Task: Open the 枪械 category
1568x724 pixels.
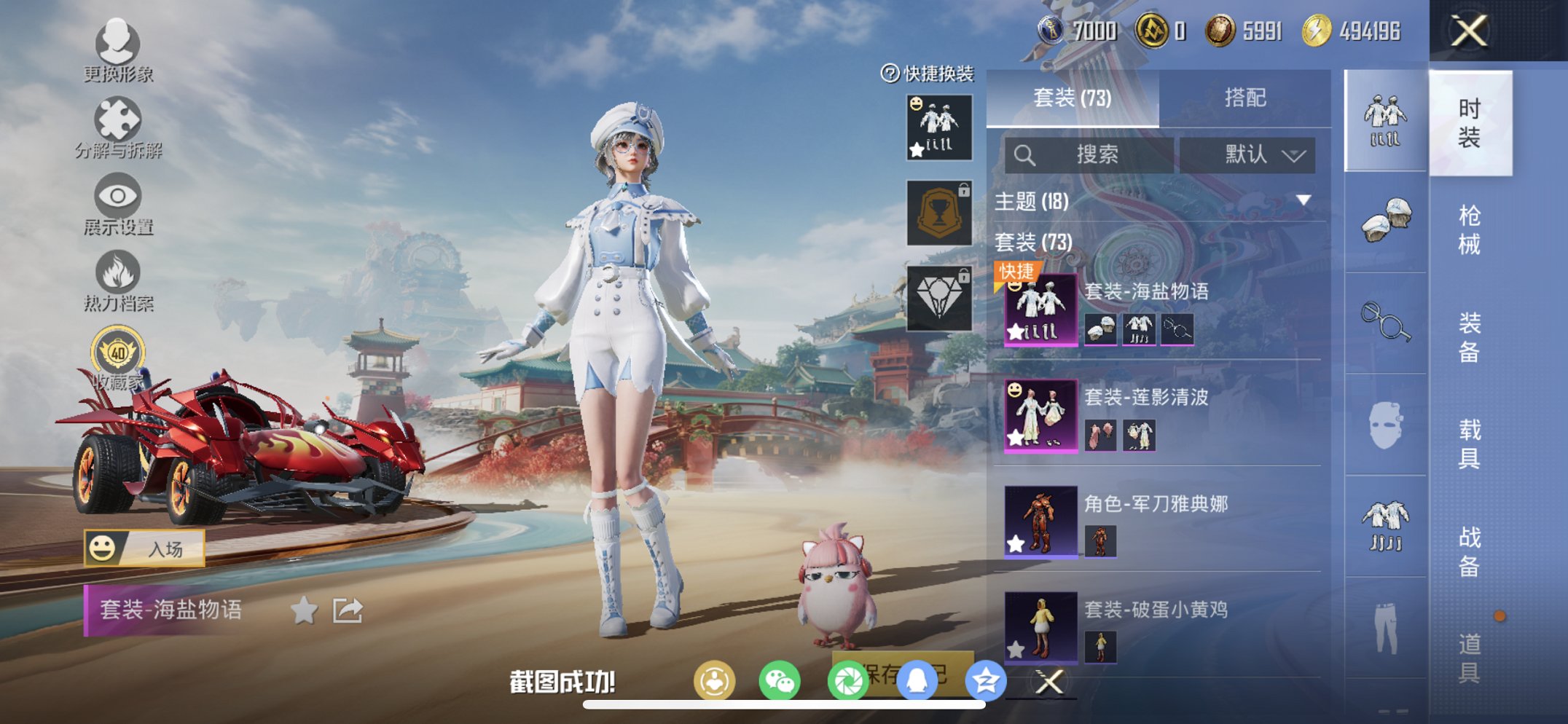Action: [1469, 229]
